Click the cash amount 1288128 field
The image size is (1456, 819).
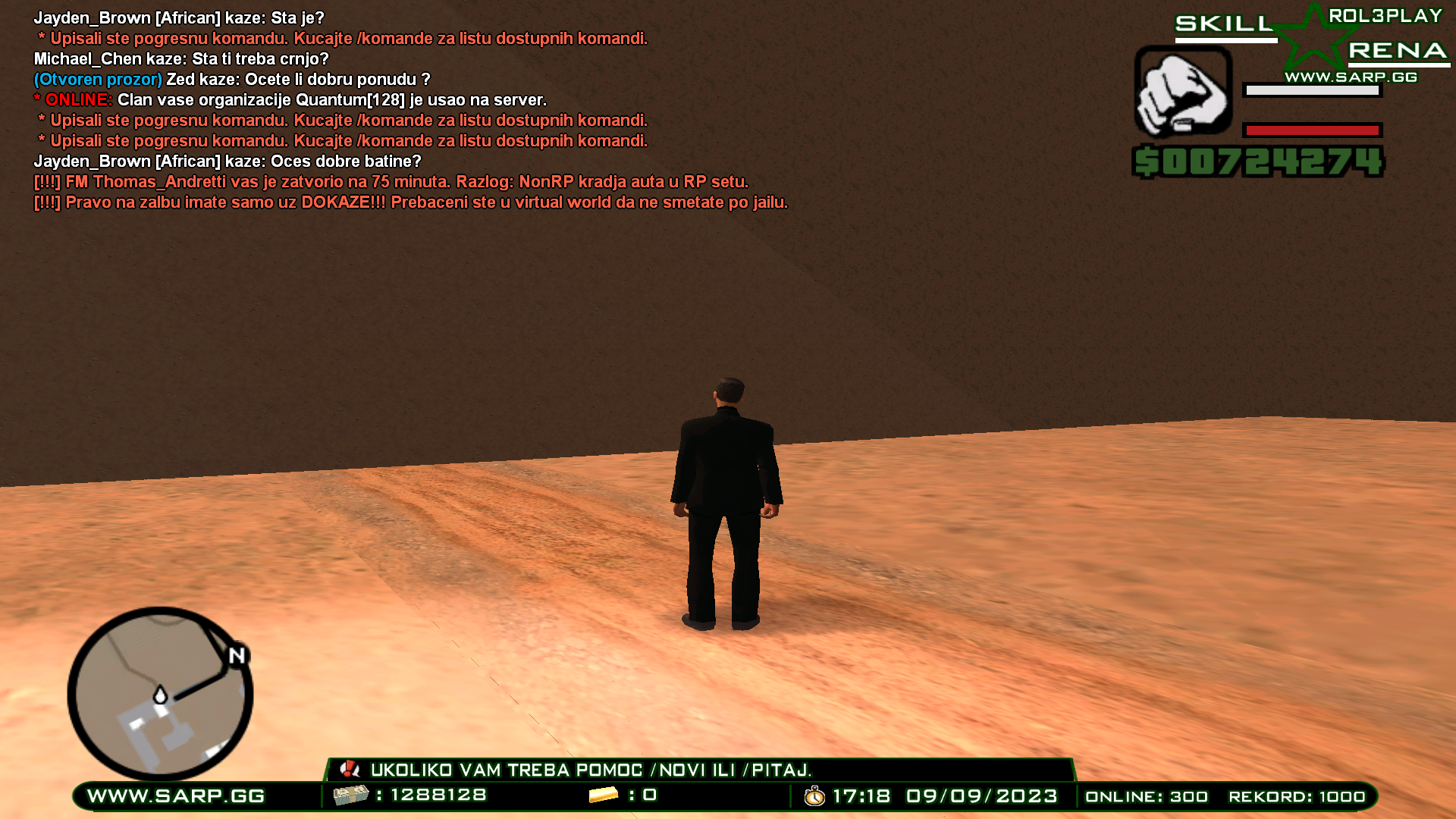tap(438, 795)
